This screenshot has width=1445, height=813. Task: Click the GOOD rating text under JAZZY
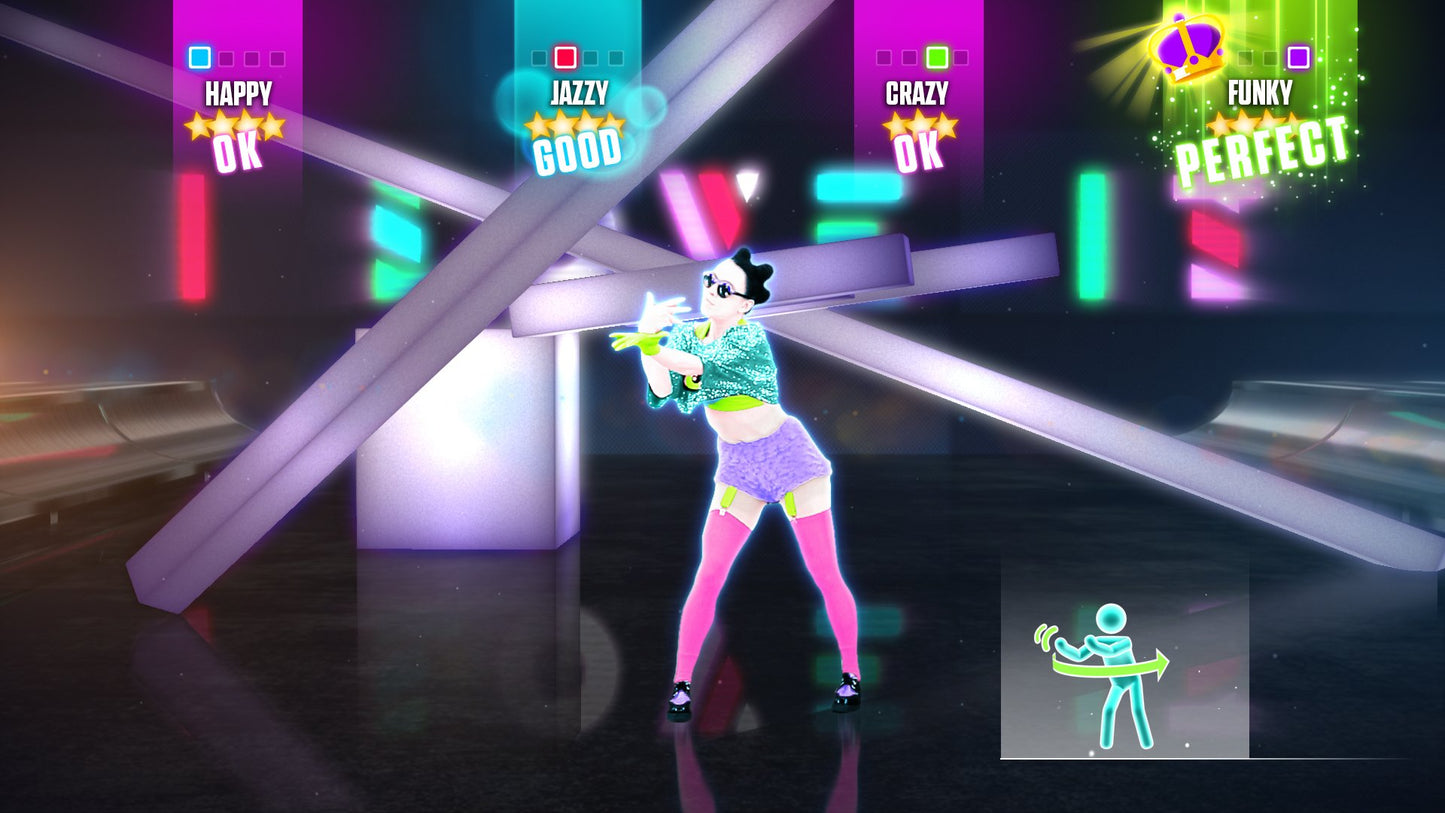pyautogui.click(x=578, y=154)
